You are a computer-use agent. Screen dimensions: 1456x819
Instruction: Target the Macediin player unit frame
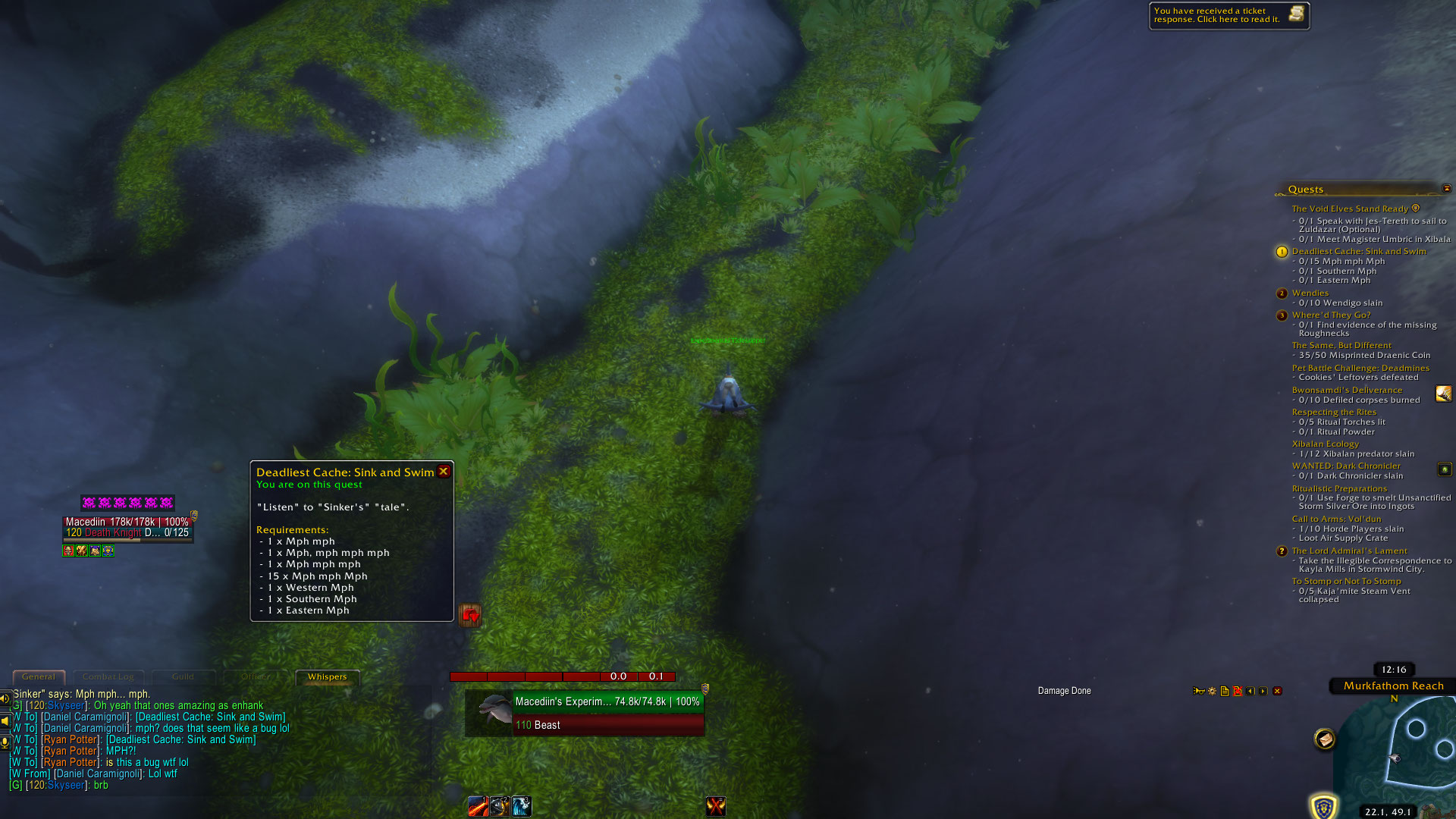(127, 527)
